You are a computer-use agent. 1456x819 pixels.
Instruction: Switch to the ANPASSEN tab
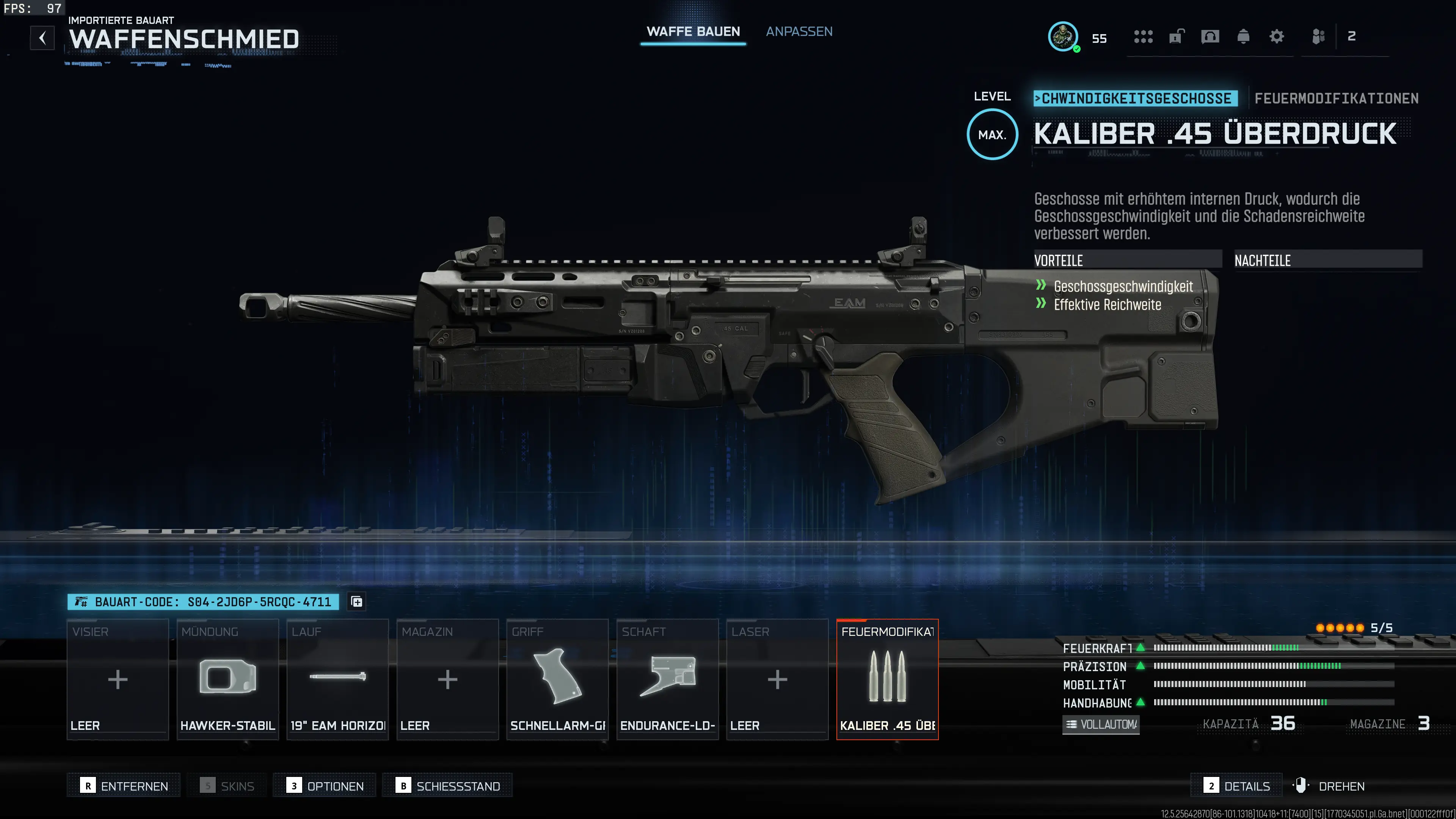[x=799, y=31]
